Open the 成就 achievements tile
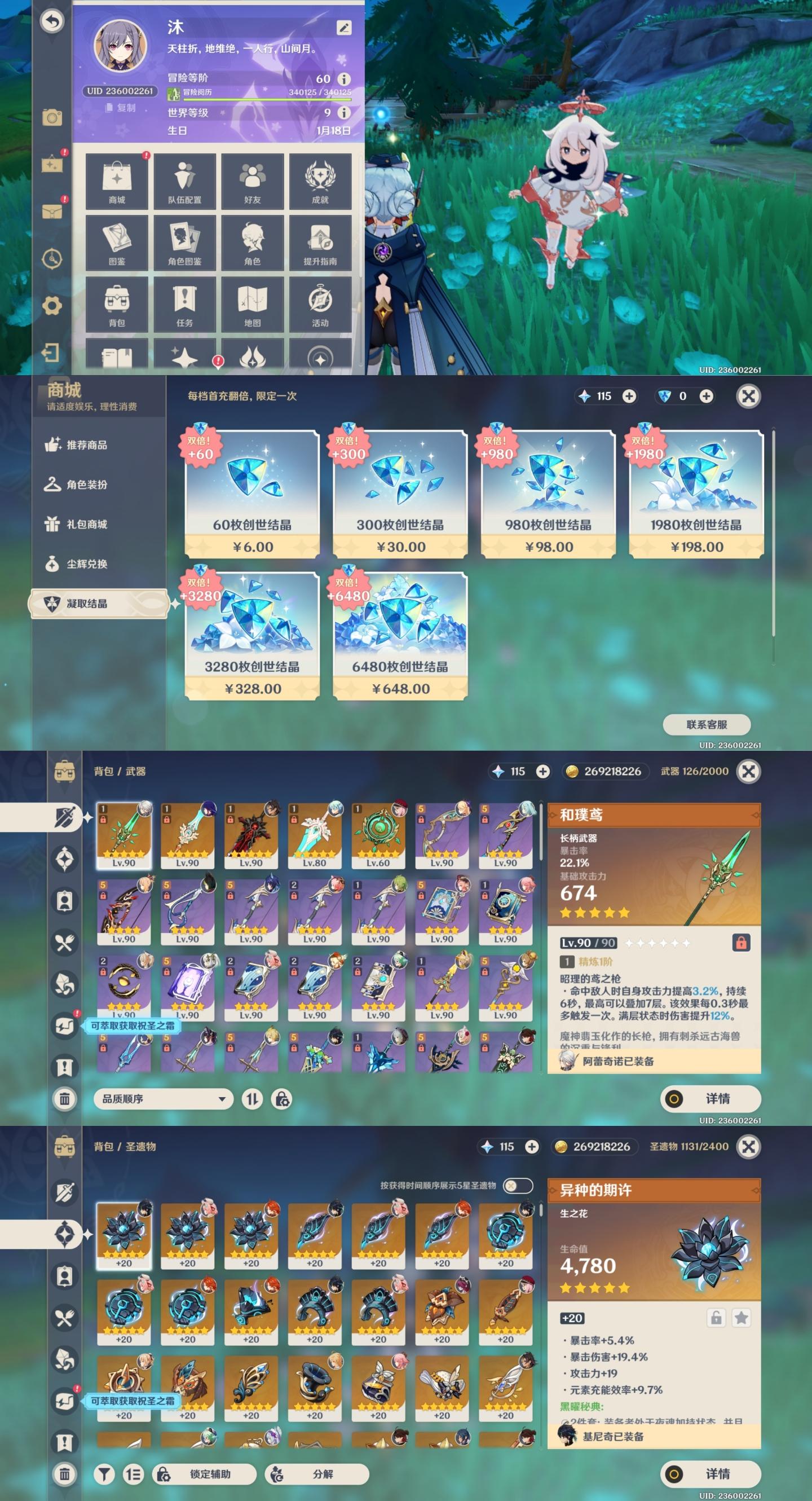Screen dimensions: 812x1501 320,181
